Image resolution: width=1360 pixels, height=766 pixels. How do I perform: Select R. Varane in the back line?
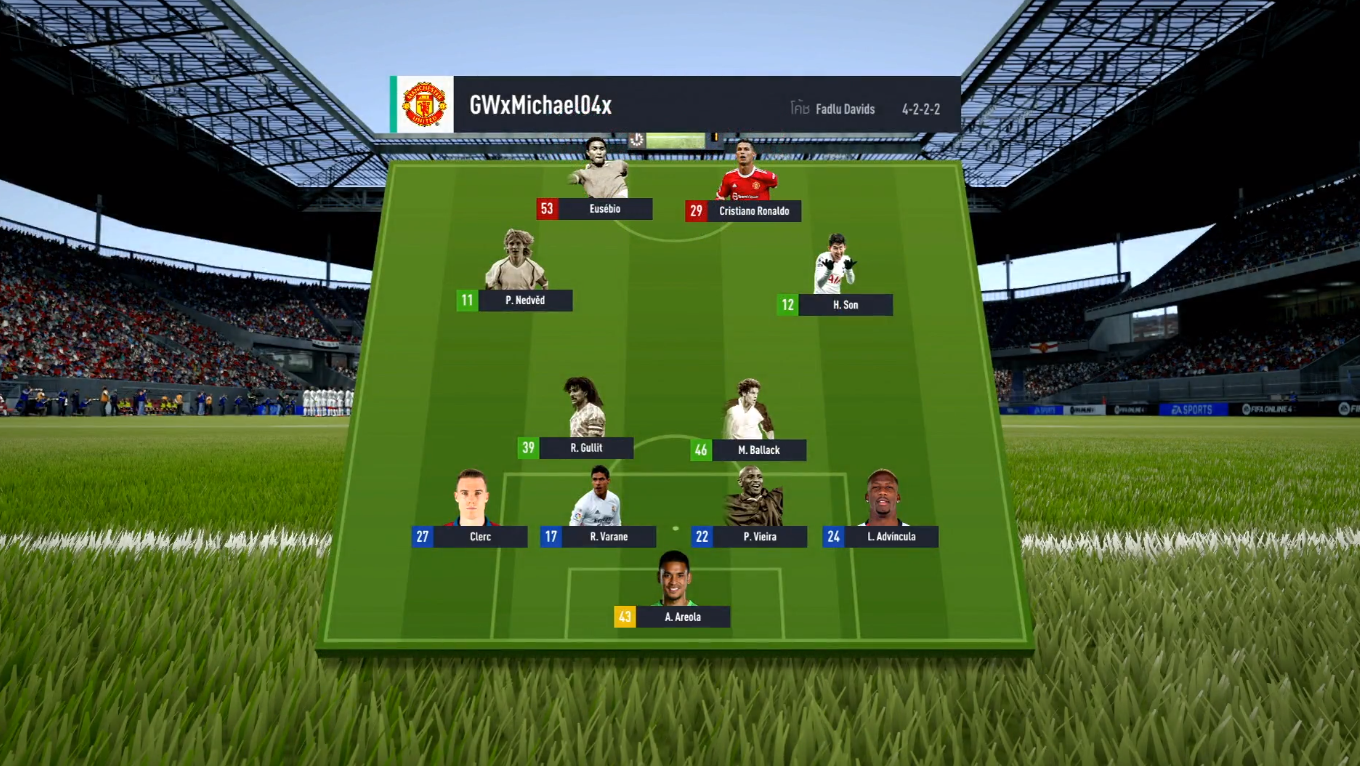608,537
